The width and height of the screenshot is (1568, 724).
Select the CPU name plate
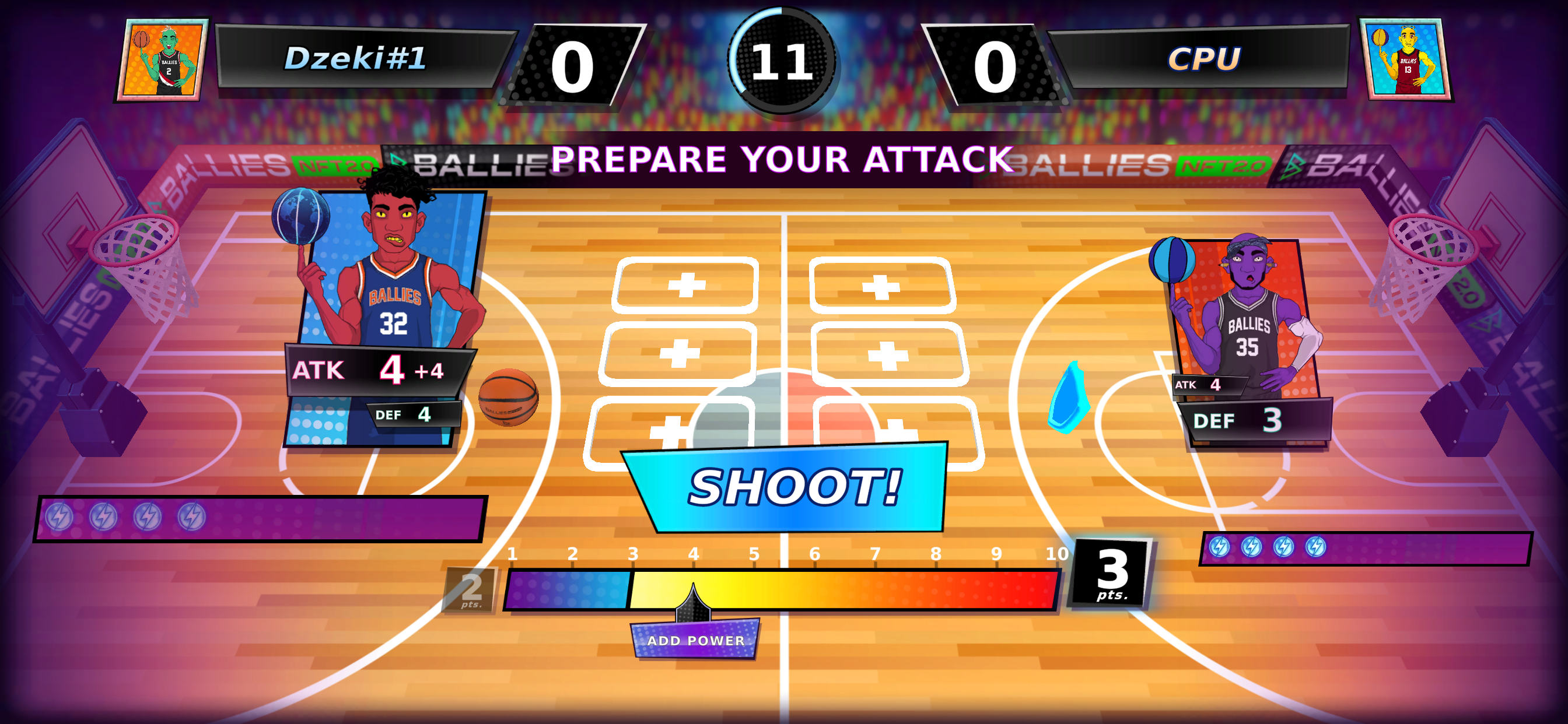[1205, 58]
